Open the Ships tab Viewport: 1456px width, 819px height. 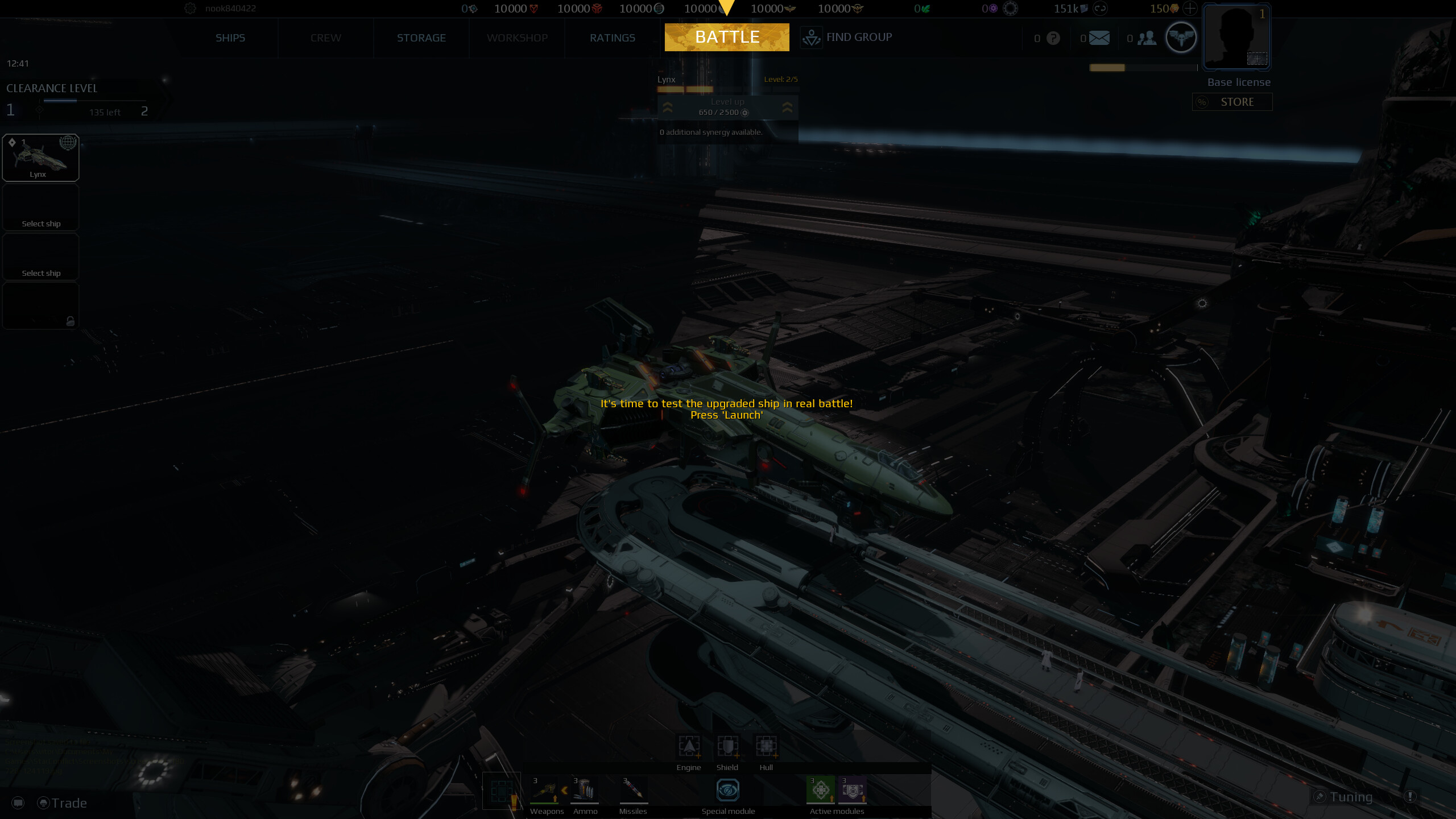(x=230, y=38)
